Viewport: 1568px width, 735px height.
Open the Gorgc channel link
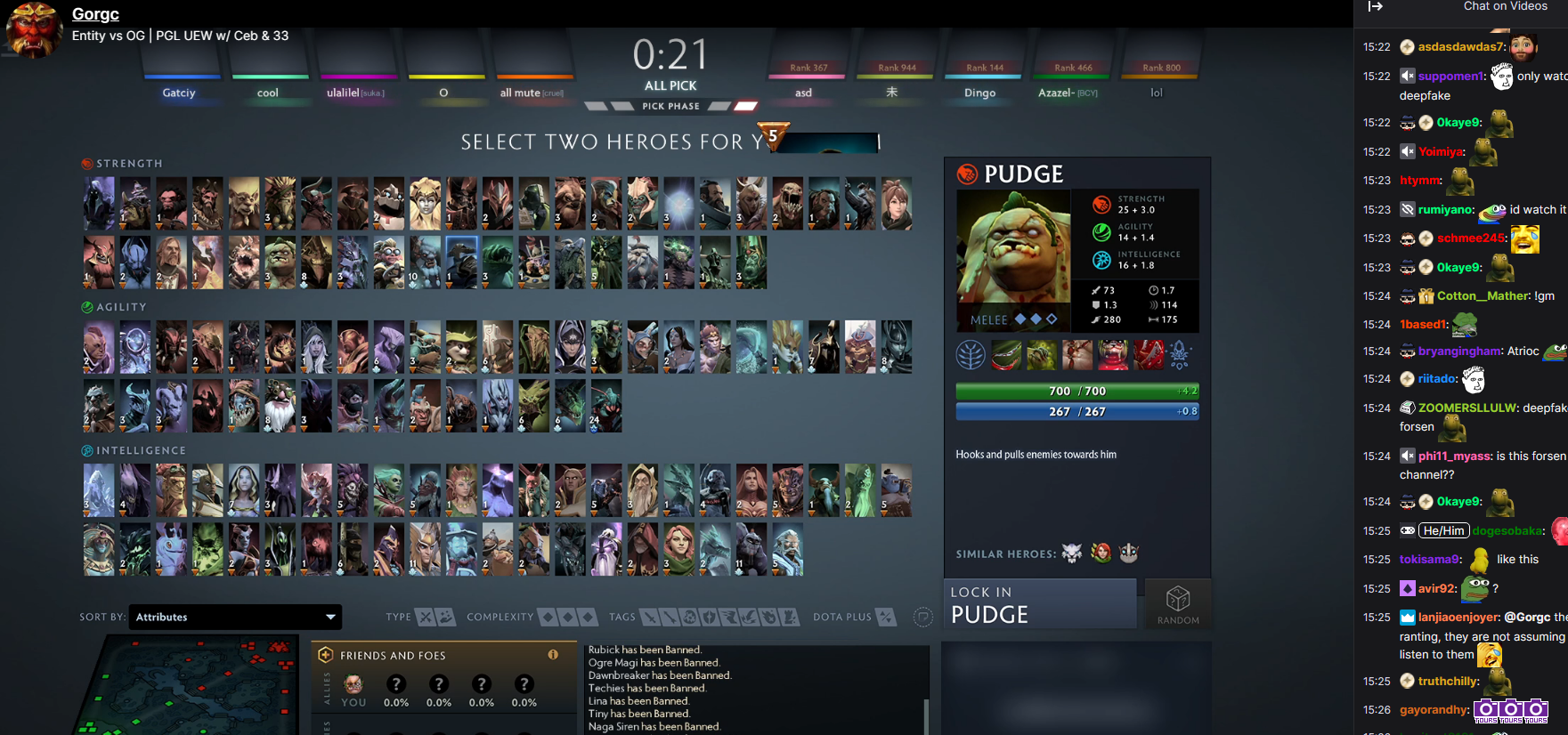94,13
